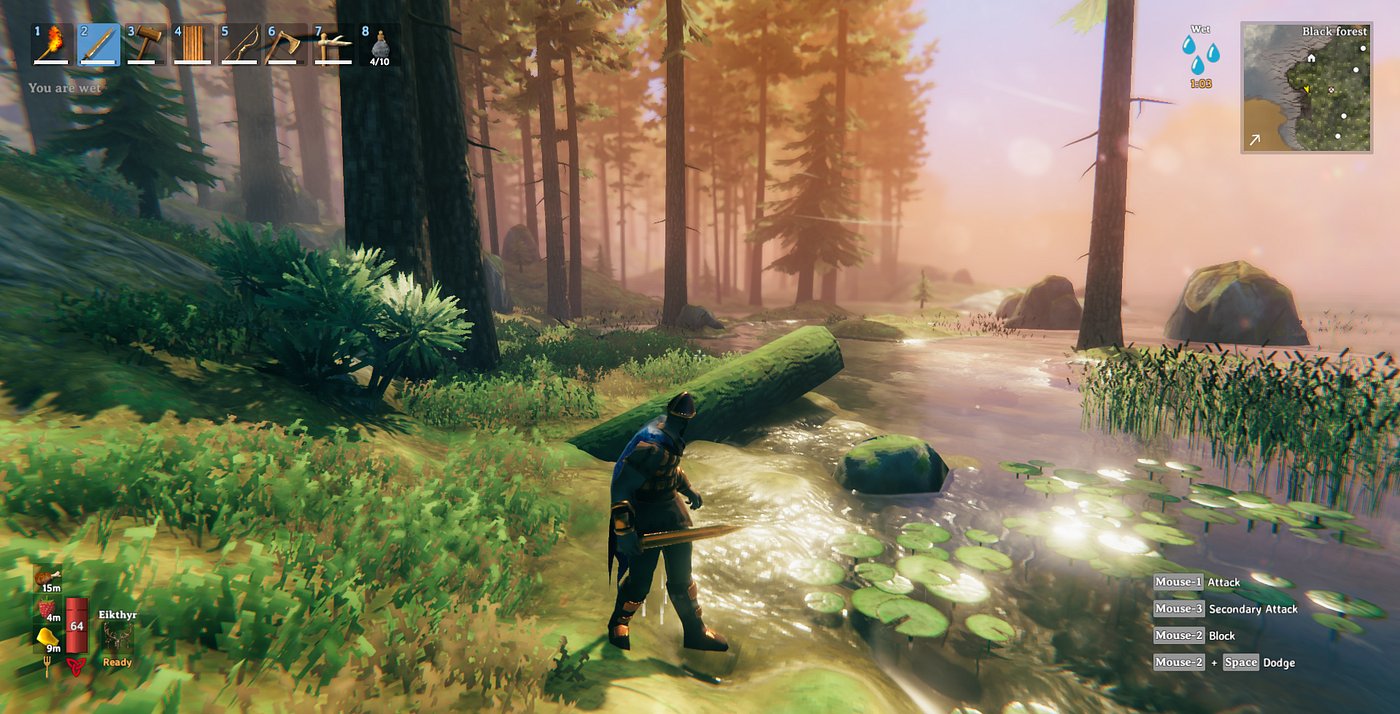Activate the Eikthyr forsaken power icon
The width and height of the screenshot is (1400, 714).
pyautogui.click(x=117, y=639)
